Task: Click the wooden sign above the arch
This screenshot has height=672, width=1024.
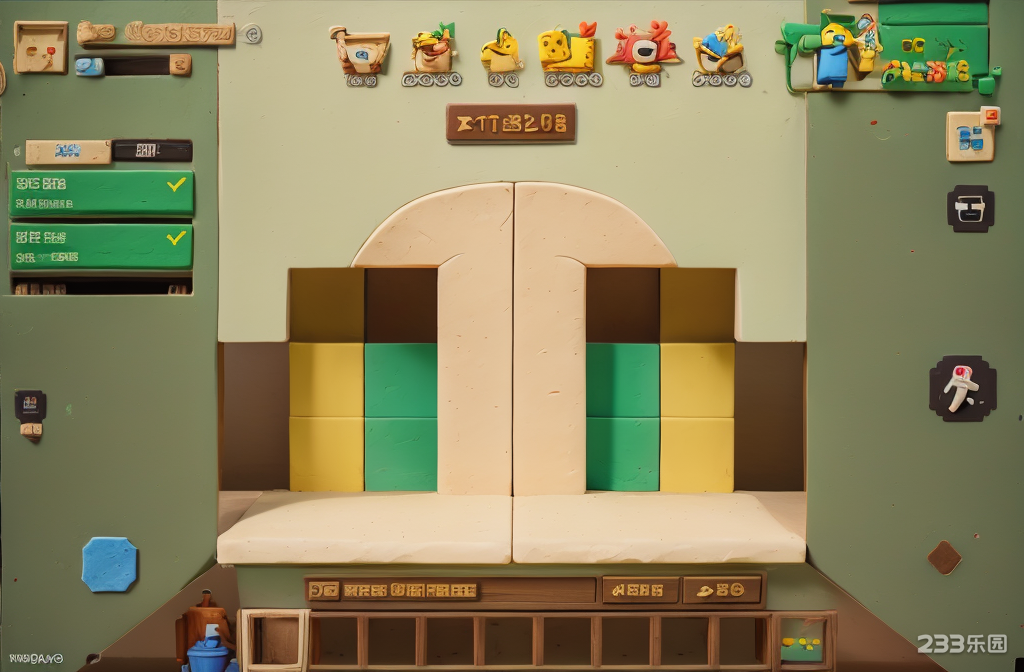Action: coord(511,124)
